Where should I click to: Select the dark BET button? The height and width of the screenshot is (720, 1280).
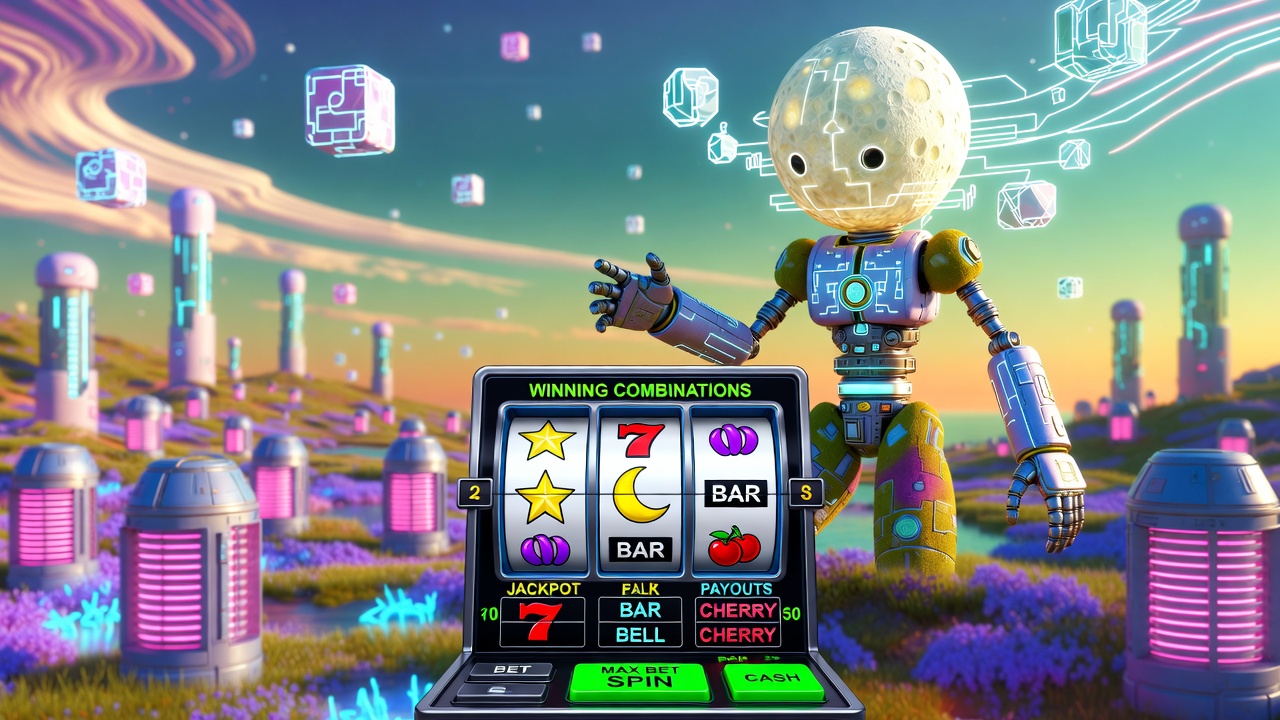(509, 669)
